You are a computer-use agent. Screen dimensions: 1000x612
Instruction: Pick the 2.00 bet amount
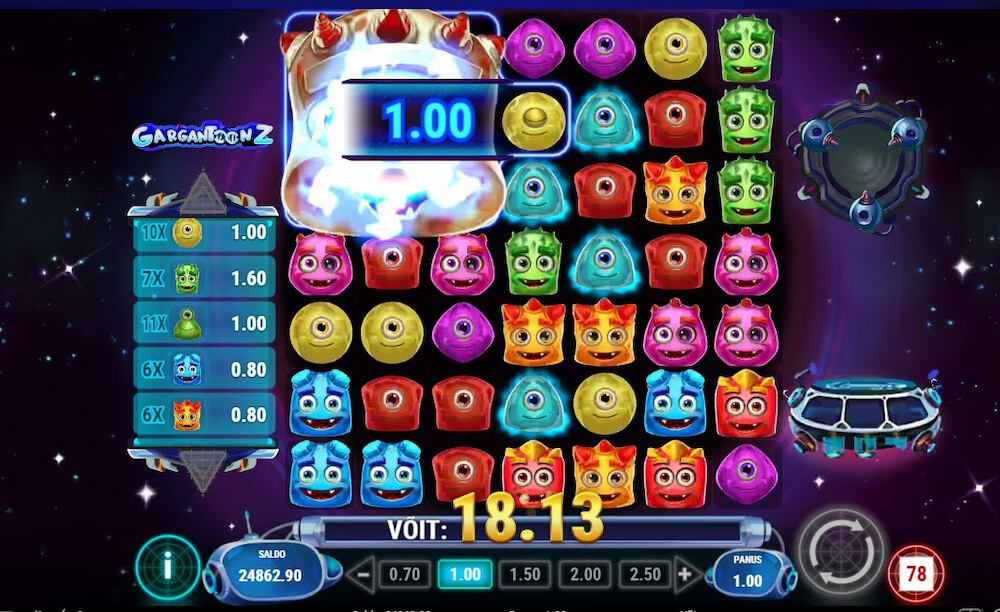click(585, 575)
